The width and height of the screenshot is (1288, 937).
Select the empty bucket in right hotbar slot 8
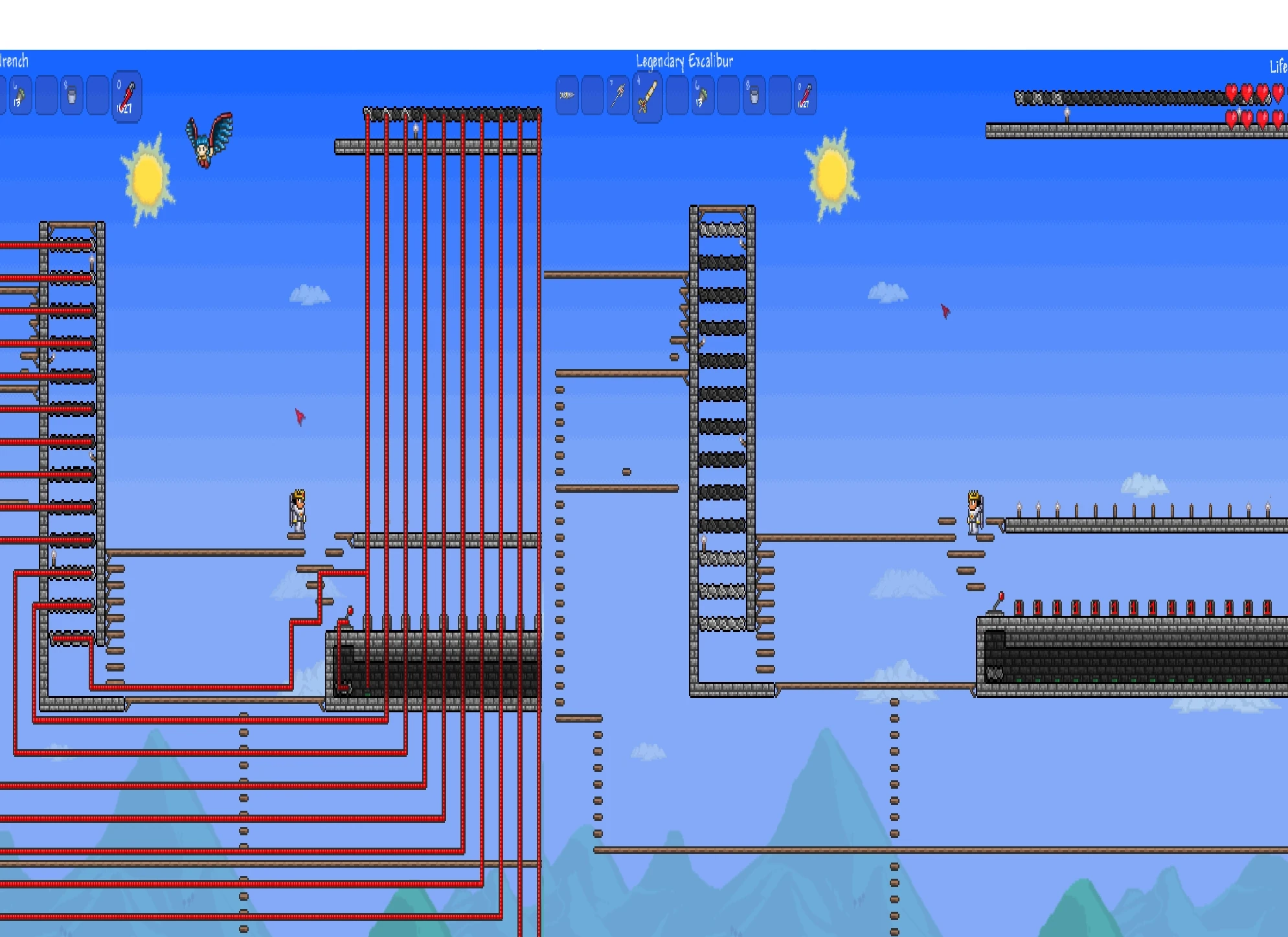(x=752, y=96)
